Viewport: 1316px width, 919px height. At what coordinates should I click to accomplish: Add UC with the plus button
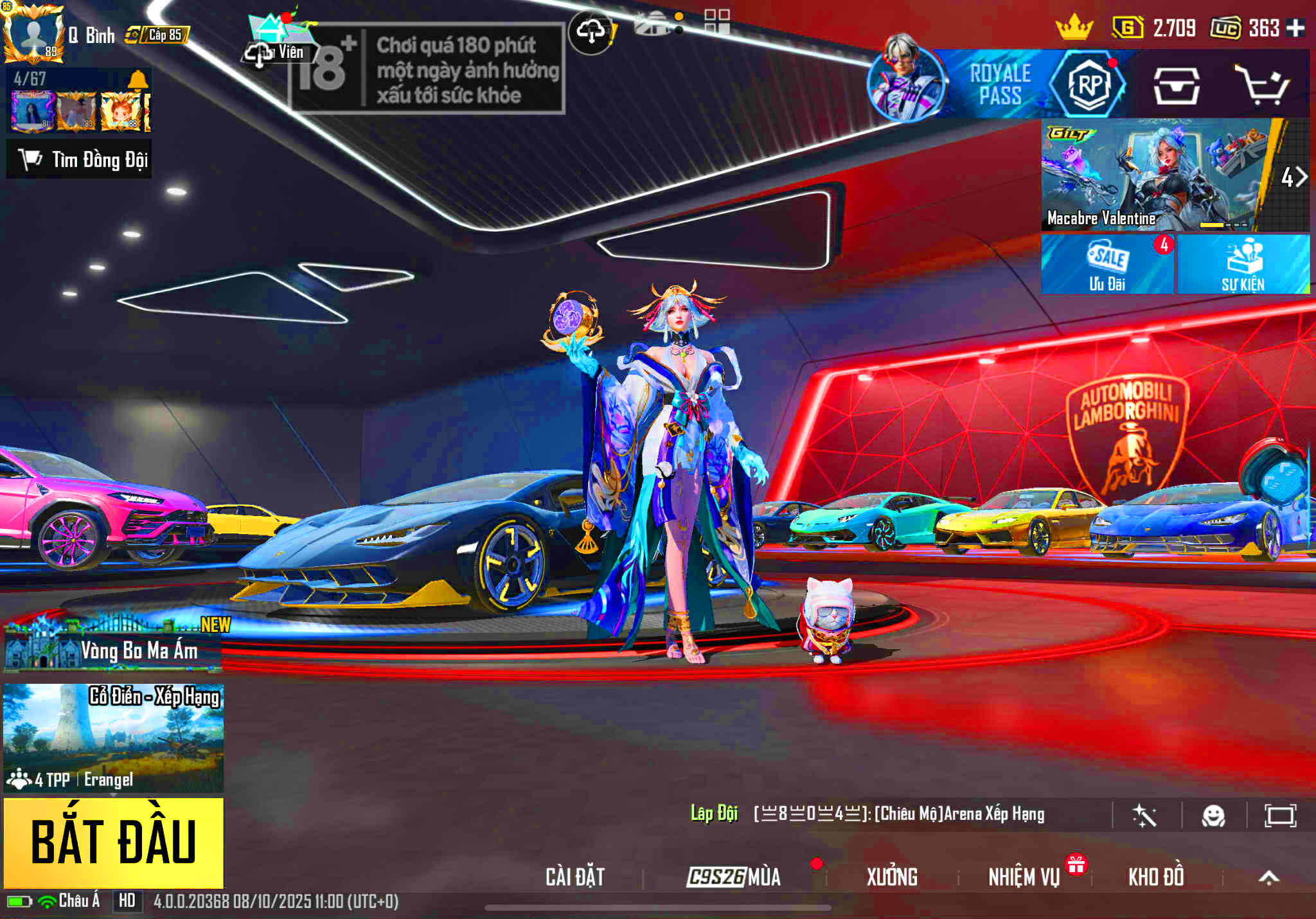(1296, 28)
